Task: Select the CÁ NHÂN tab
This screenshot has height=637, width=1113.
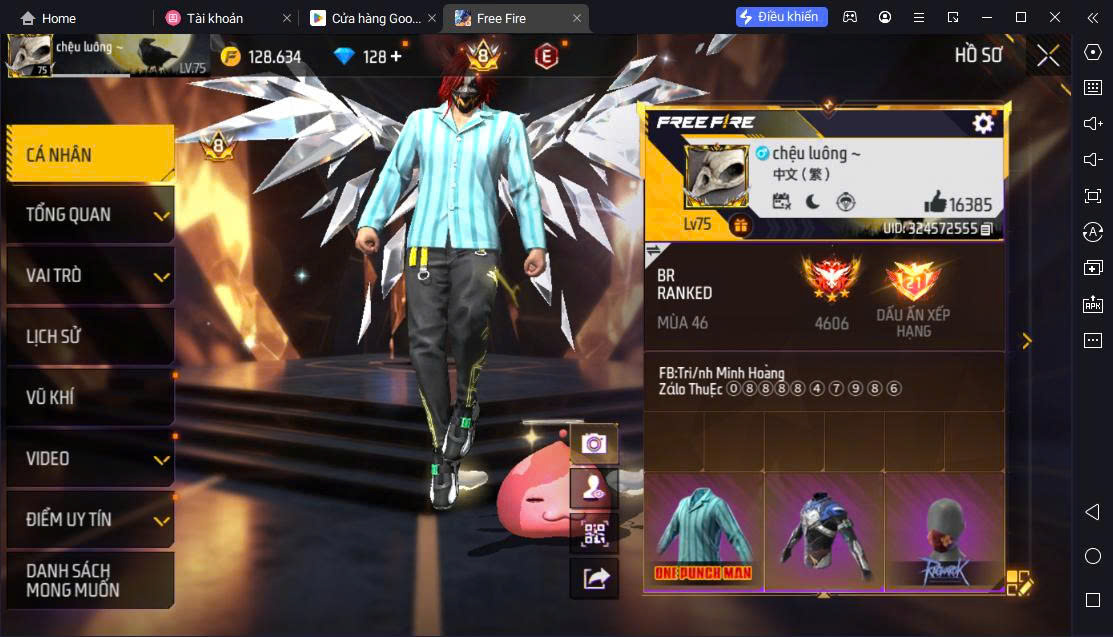Action: (89, 154)
